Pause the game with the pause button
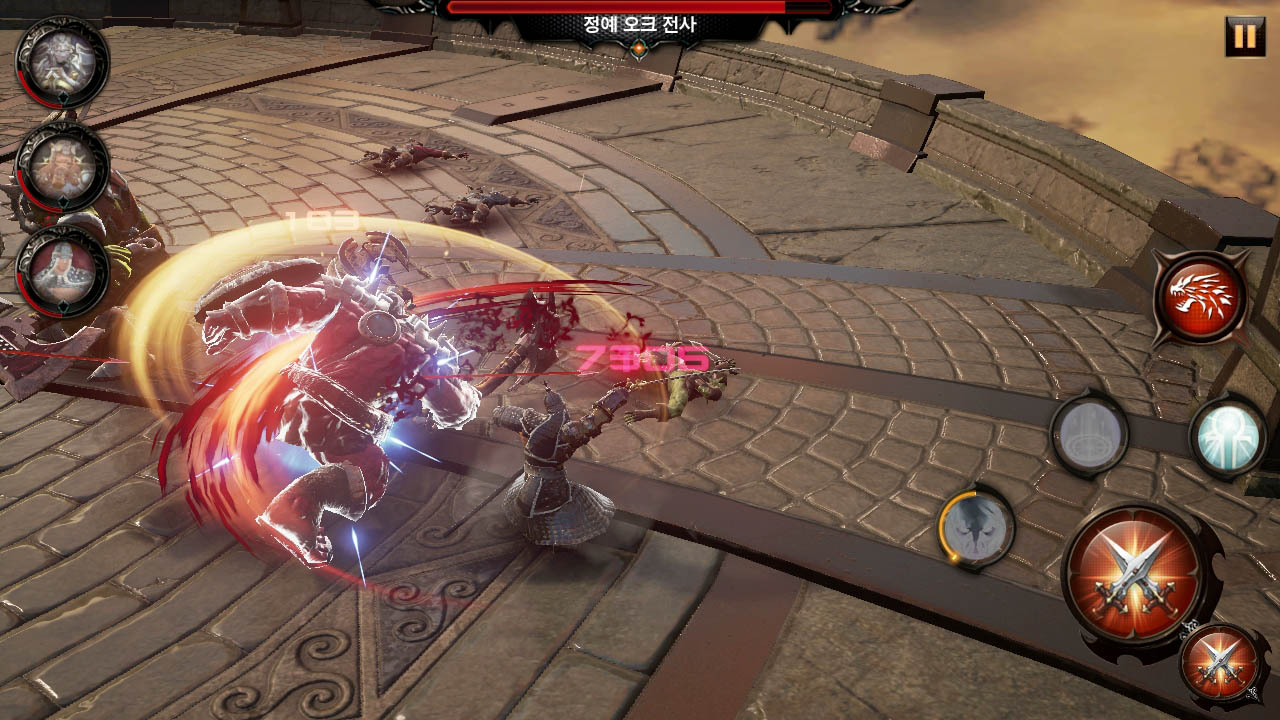 [x=1244, y=37]
